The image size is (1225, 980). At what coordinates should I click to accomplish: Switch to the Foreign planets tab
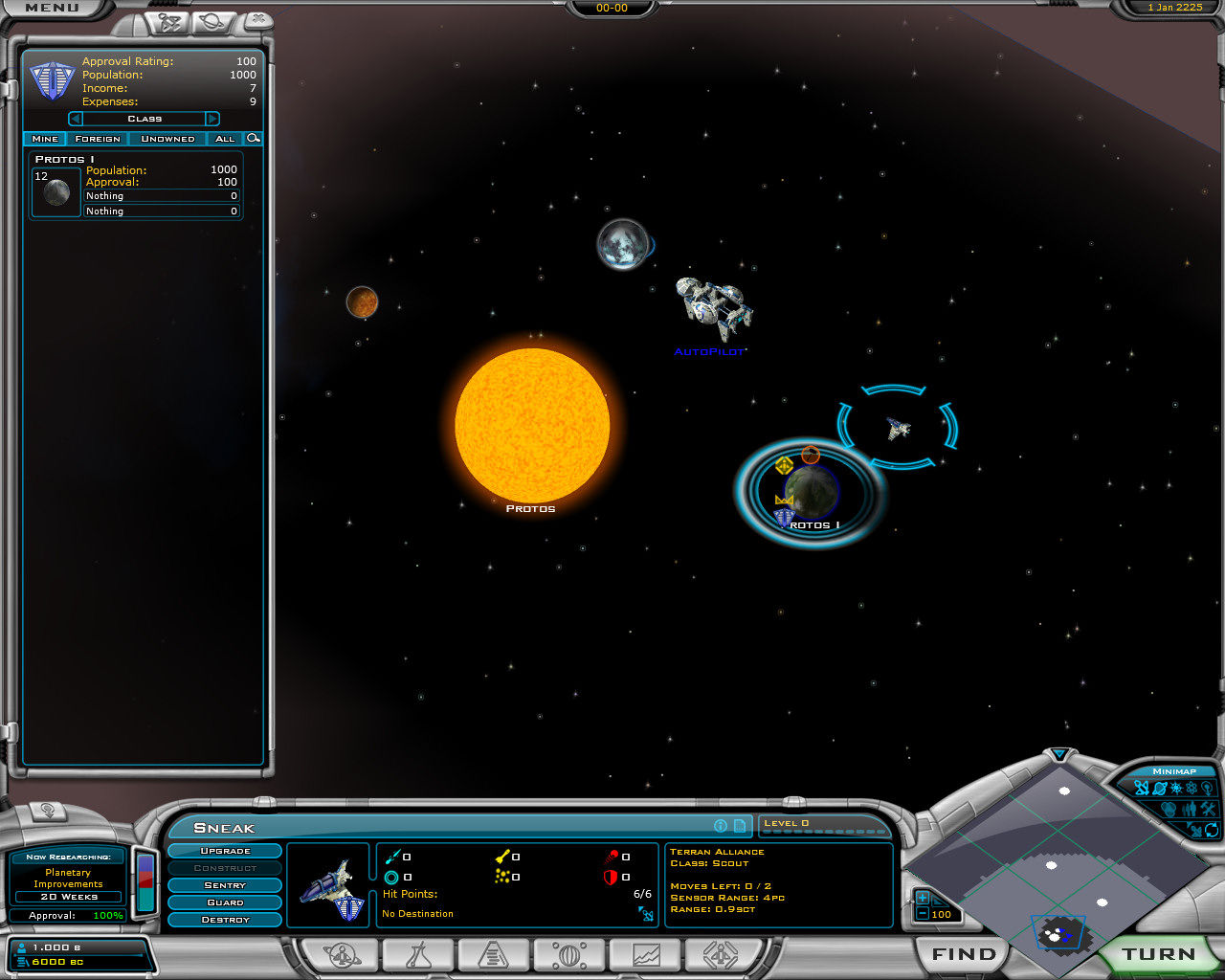pyautogui.click(x=98, y=139)
